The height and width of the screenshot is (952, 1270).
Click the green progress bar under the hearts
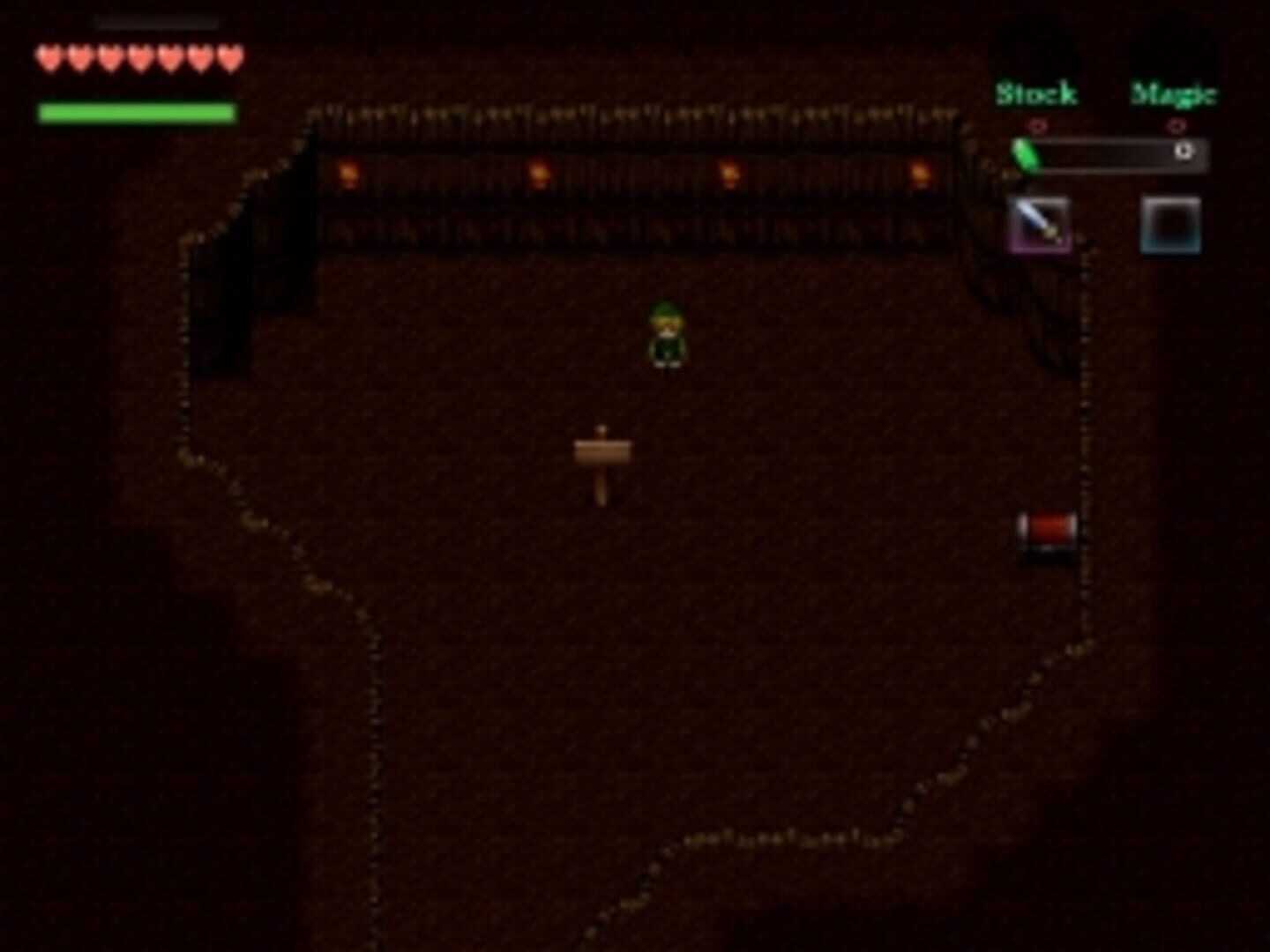tap(136, 110)
